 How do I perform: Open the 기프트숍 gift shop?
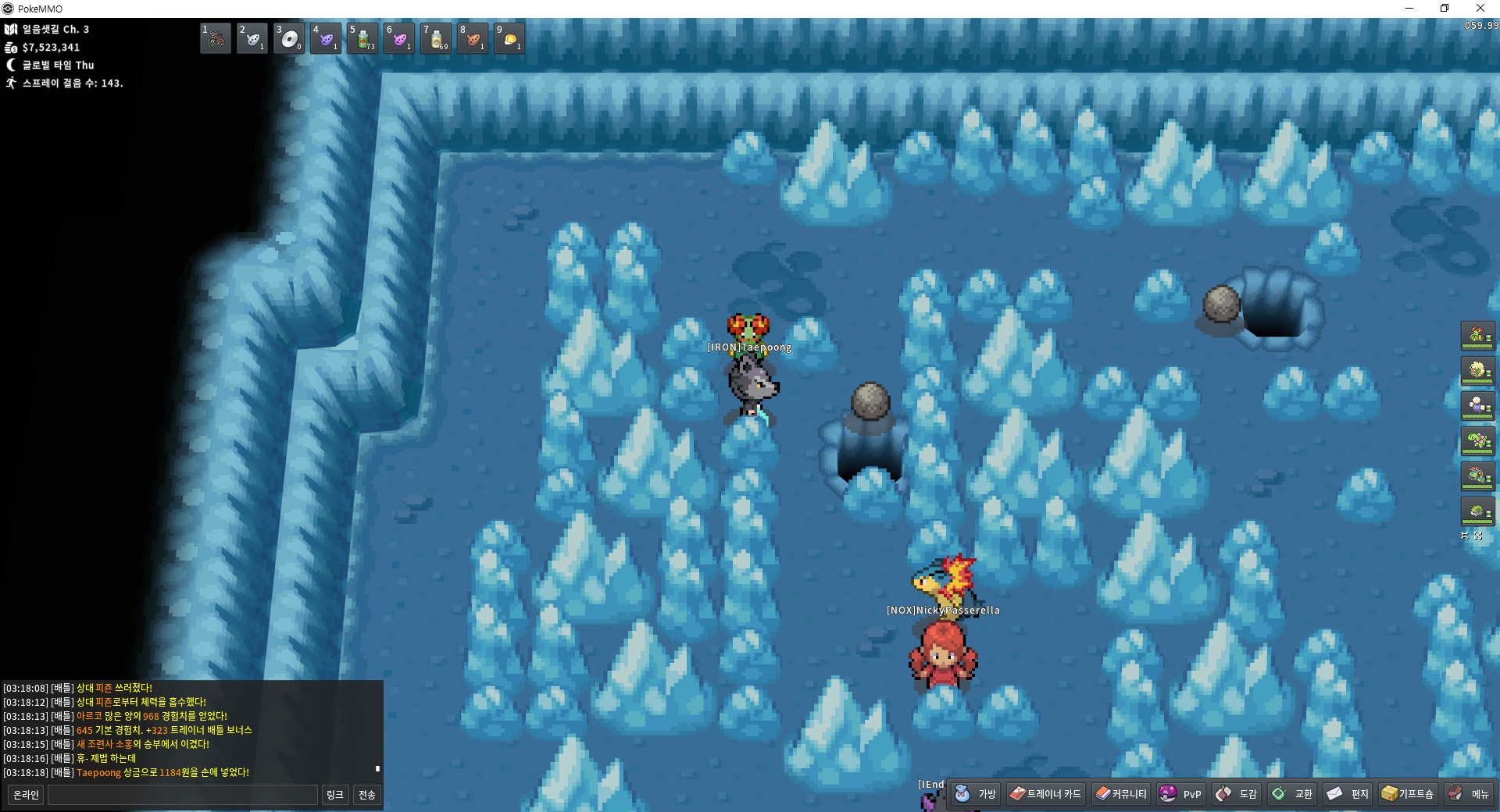(1408, 794)
